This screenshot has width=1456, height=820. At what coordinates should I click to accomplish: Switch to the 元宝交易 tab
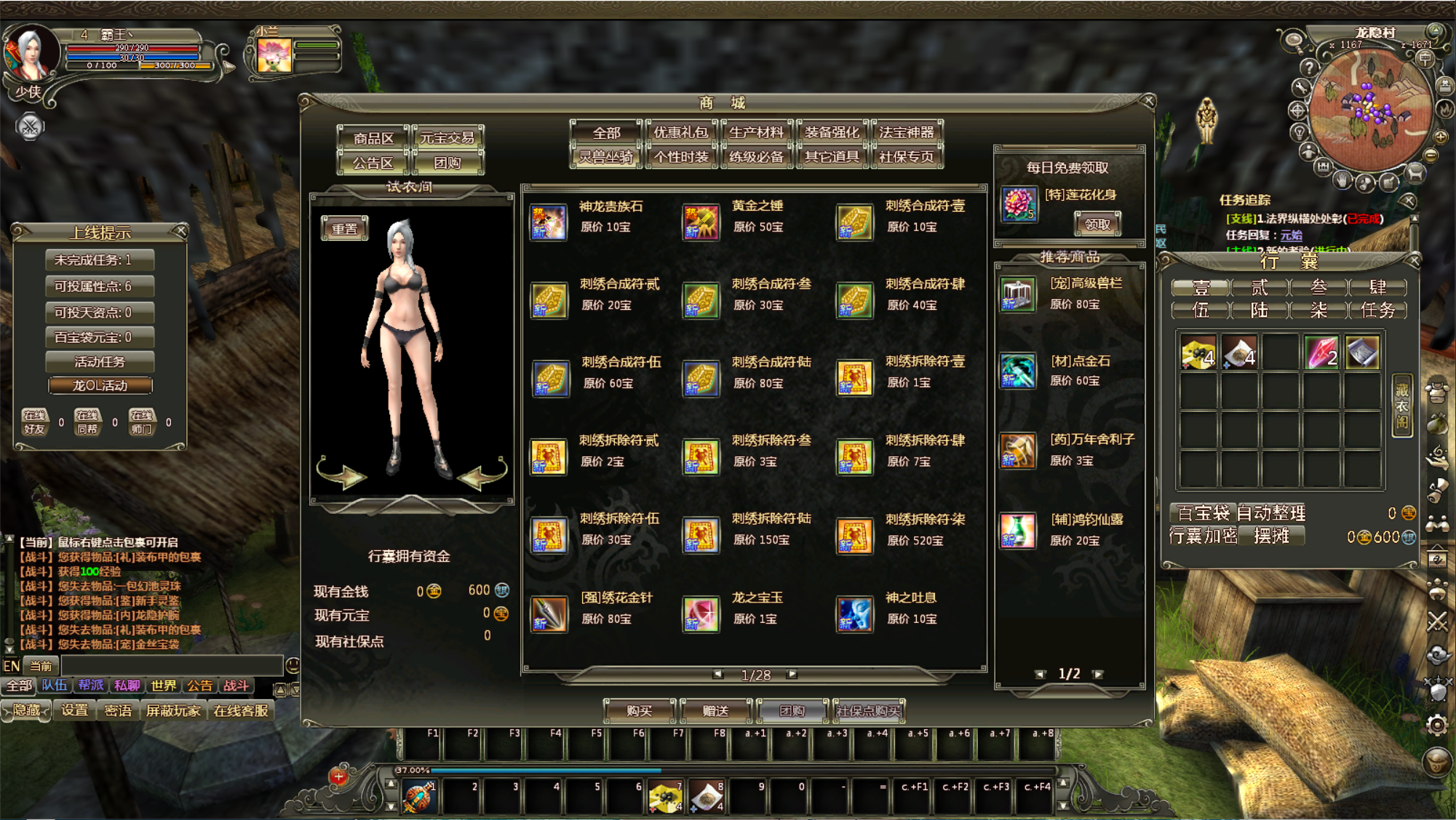coord(447,138)
